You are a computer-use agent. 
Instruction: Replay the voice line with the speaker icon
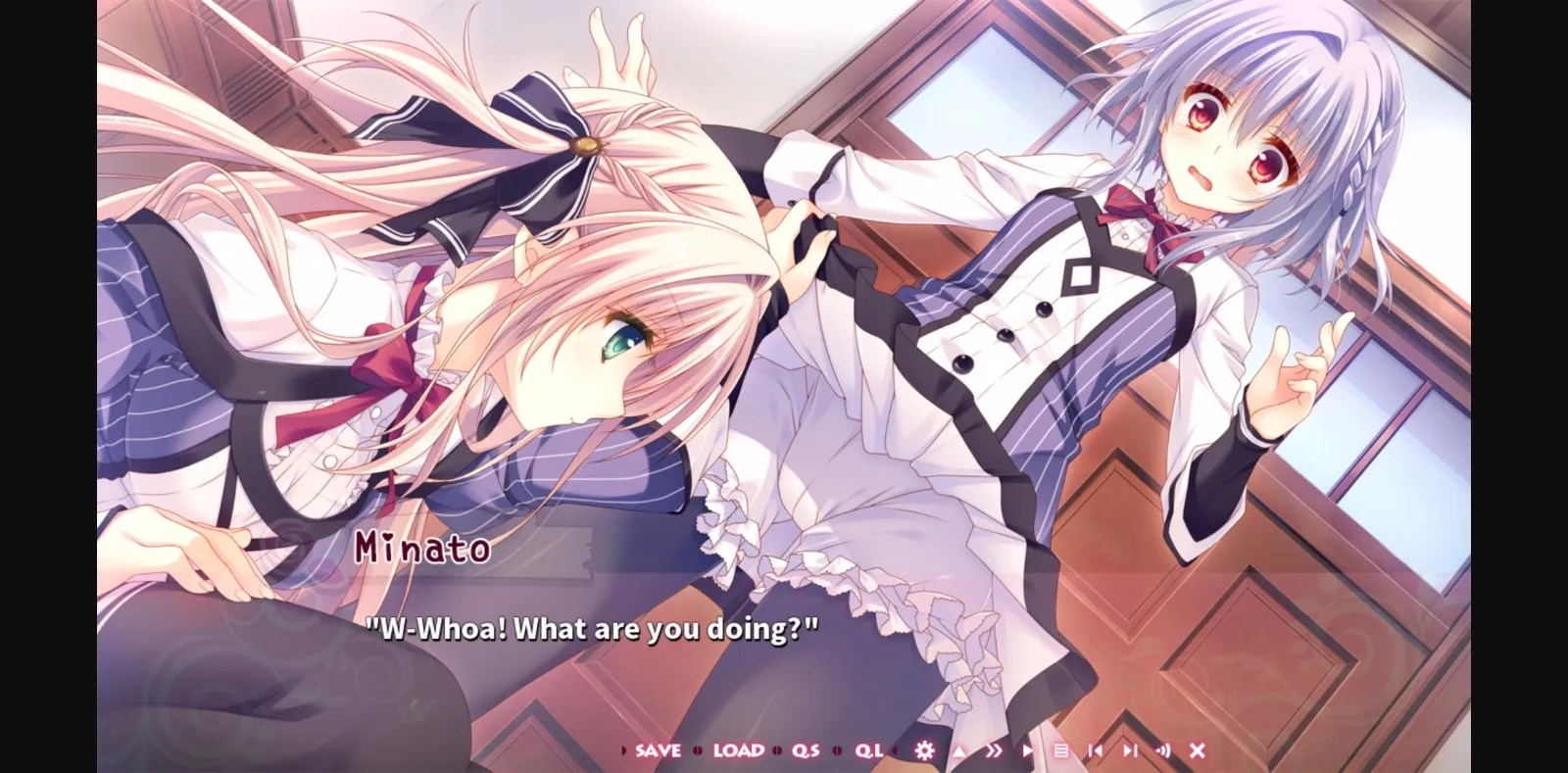[x=1164, y=750]
